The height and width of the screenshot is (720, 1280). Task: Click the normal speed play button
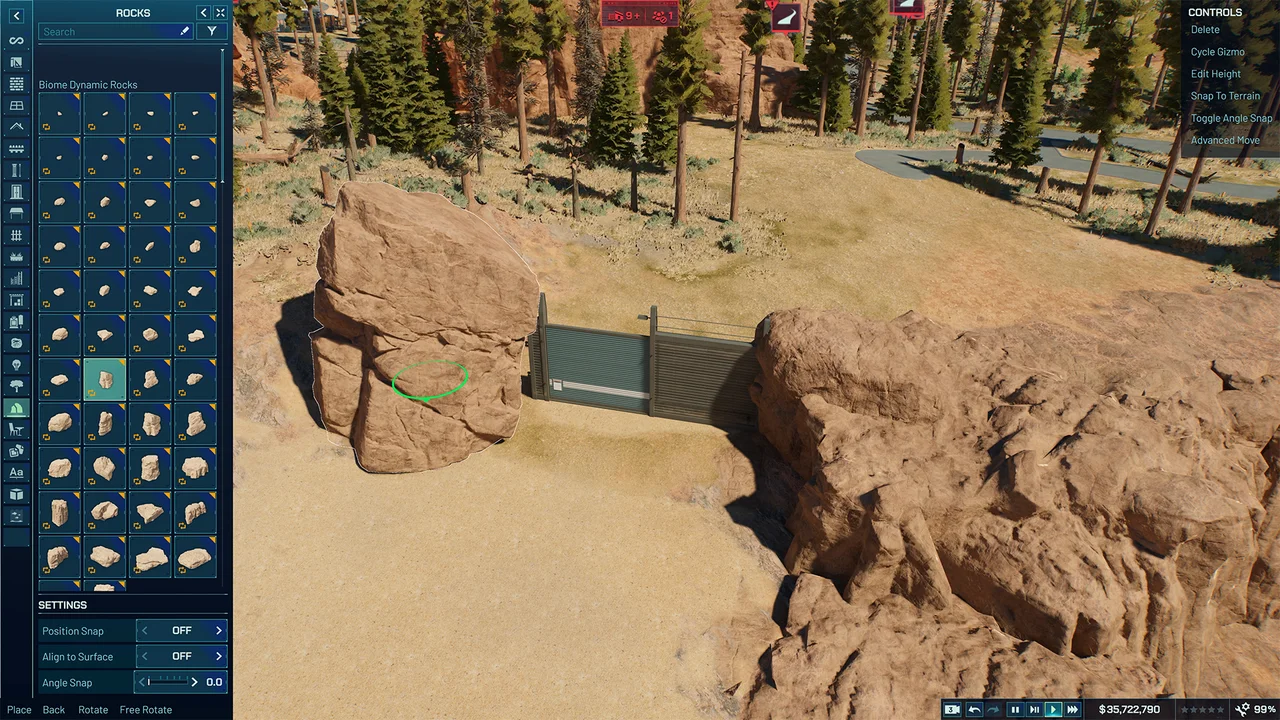click(x=1053, y=710)
